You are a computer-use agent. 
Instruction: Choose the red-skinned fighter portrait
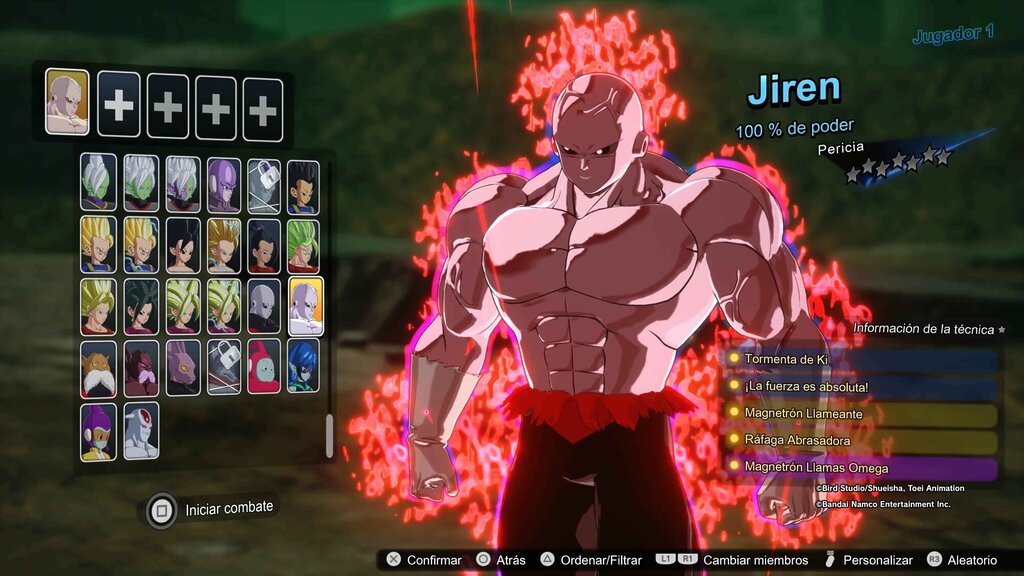[264, 368]
